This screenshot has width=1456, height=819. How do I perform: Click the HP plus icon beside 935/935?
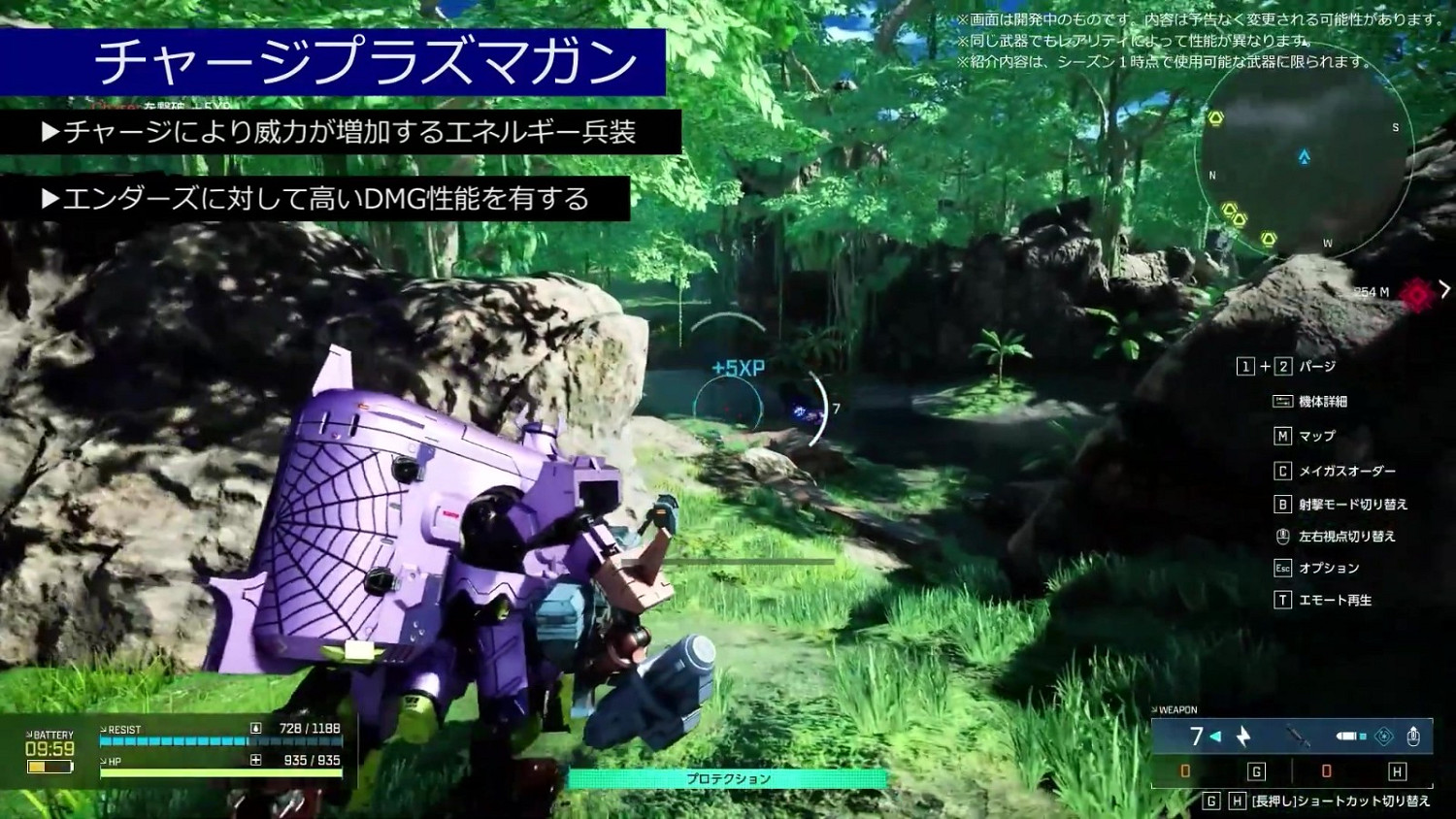tap(255, 758)
